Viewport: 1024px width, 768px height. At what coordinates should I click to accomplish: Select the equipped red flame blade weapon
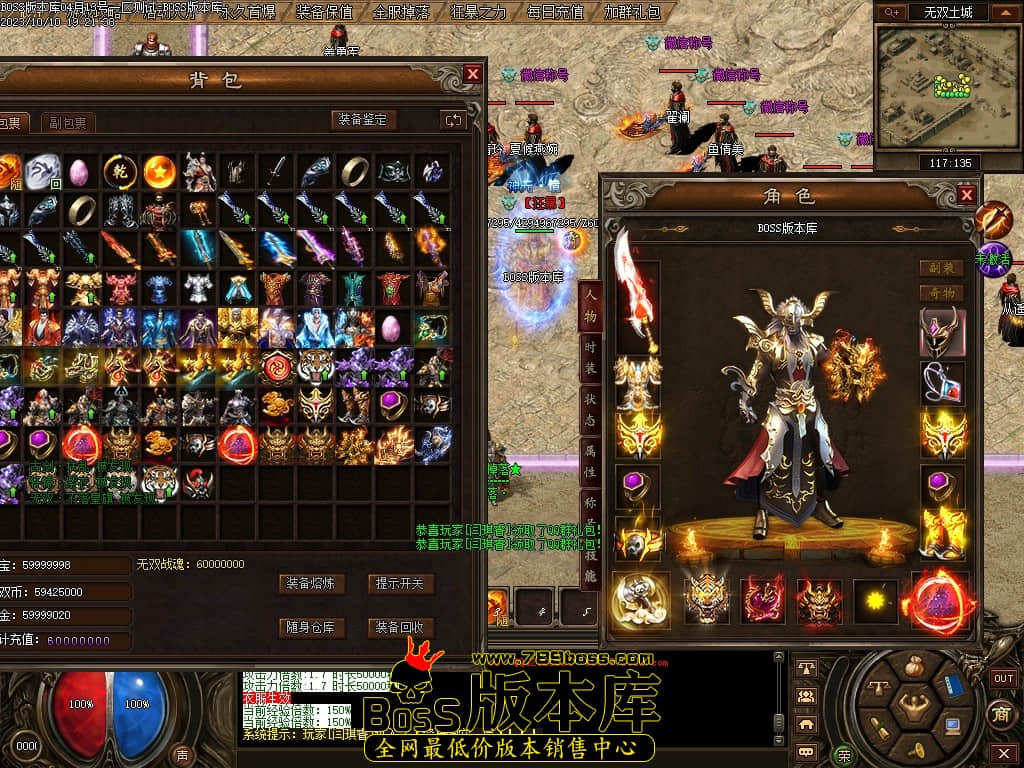[x=637, y=290]
